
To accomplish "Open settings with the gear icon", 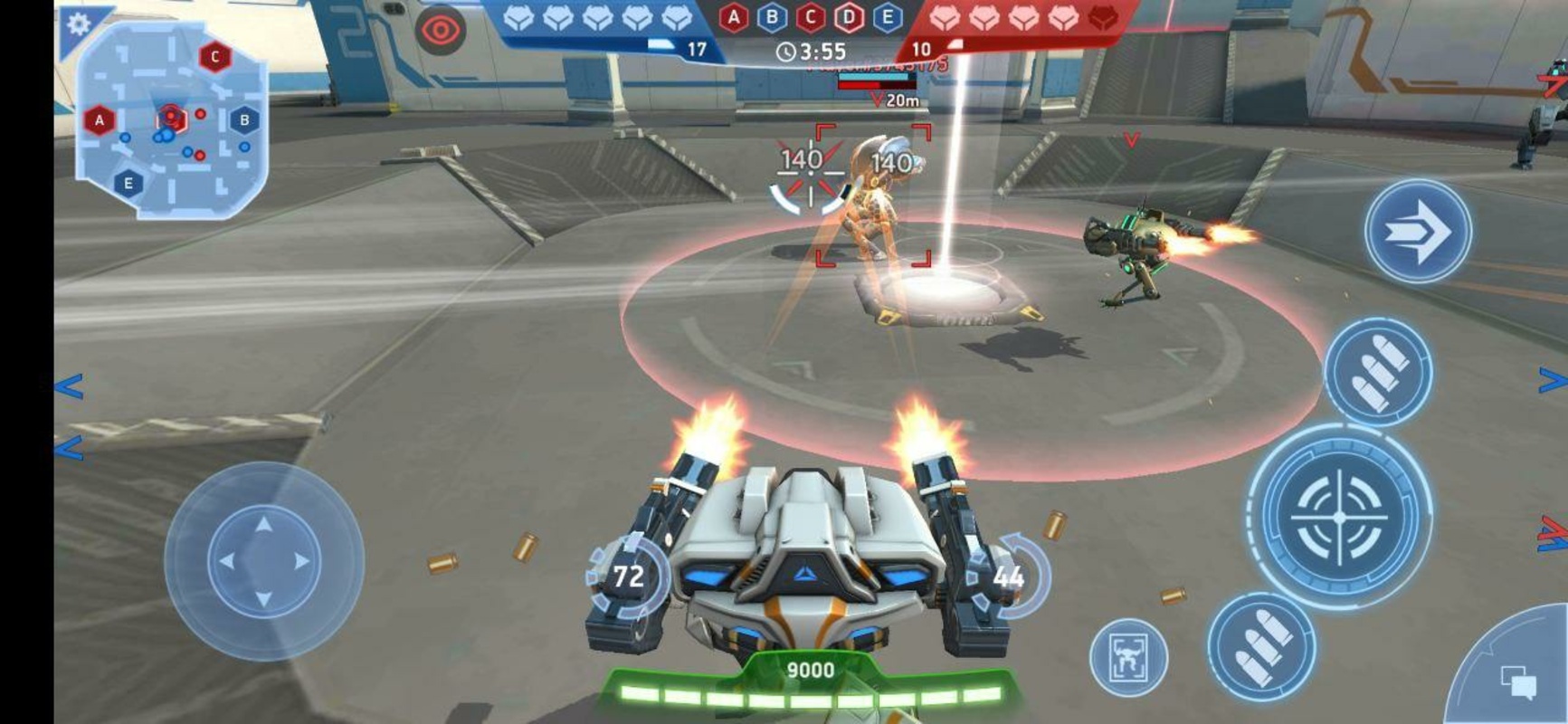I will (79, 24).
